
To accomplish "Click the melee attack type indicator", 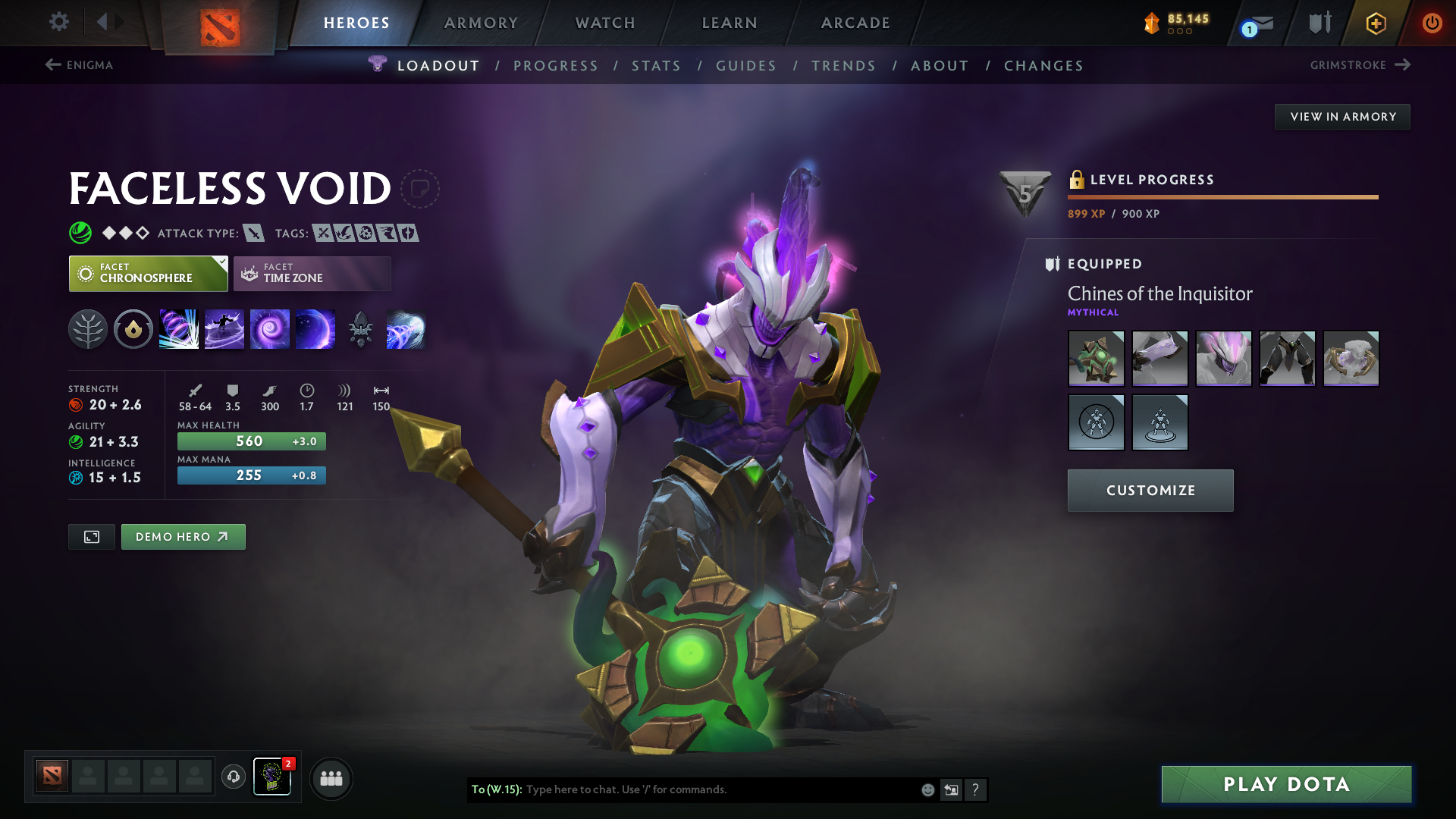I will [253, 233].
